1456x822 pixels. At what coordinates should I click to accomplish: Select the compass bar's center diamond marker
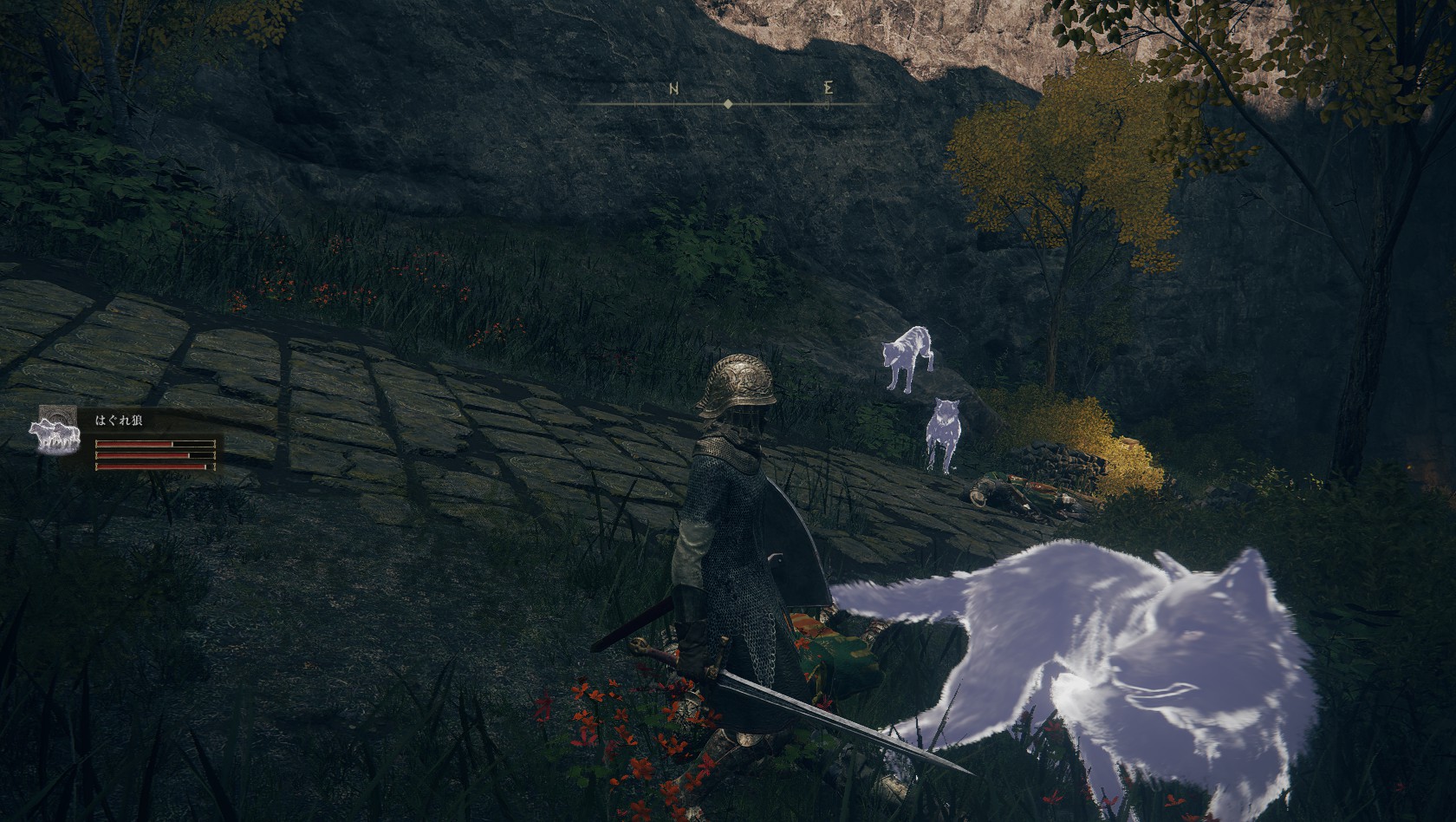tap(727, 104)
